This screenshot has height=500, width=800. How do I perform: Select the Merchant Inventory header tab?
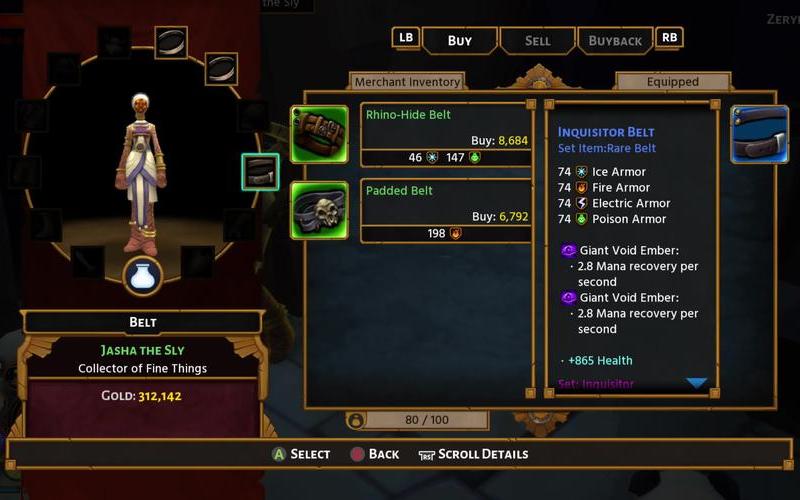coord(408,82)
